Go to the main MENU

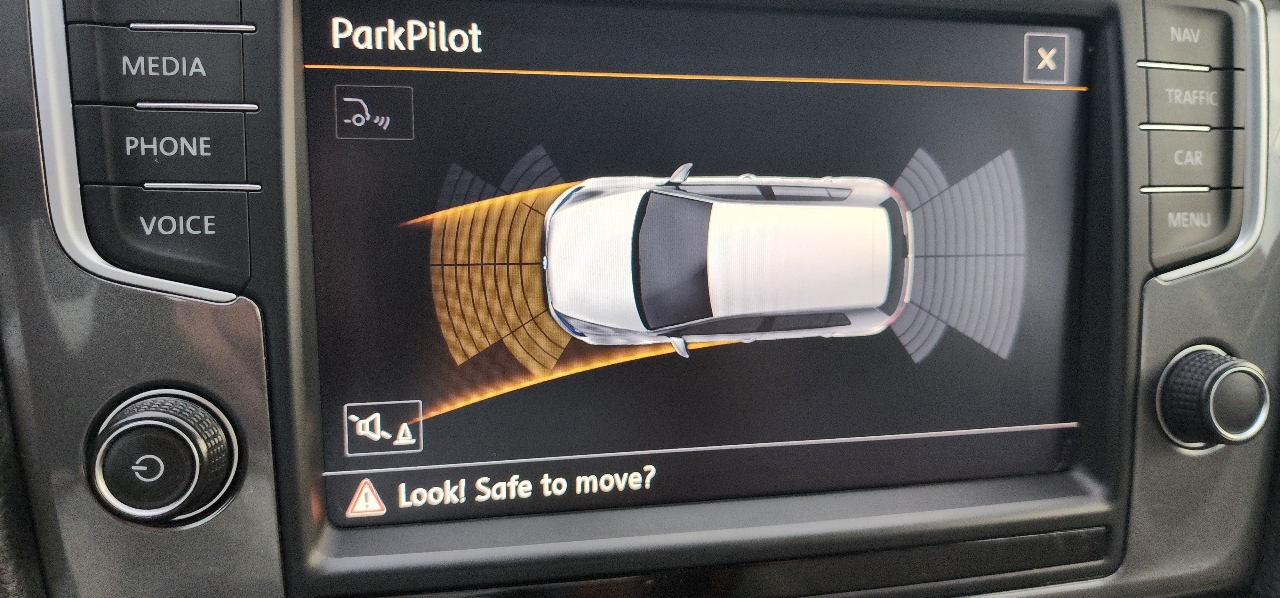click(x=1188, y=219)
